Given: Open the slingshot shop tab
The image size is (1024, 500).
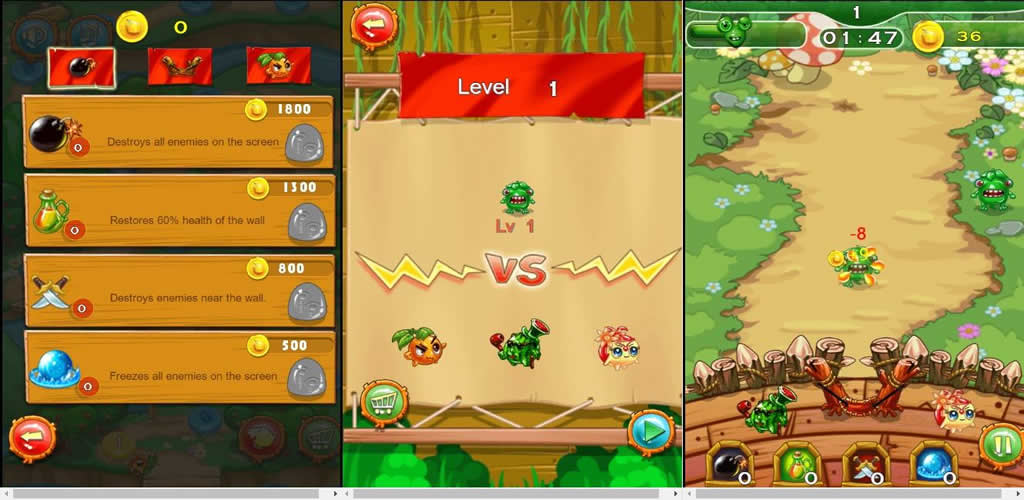Looking at the screenshot, I should [180, 66].
